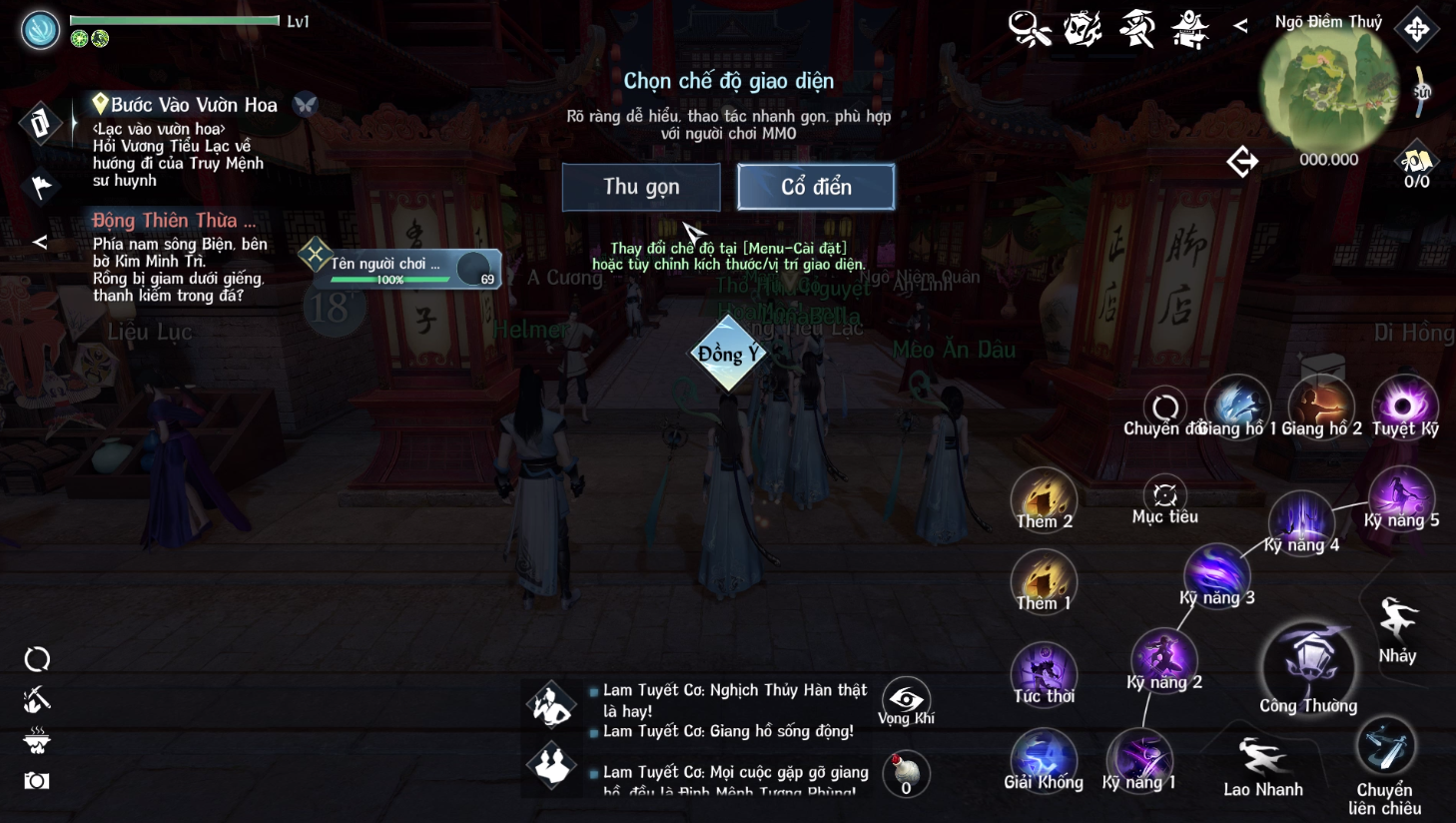Open the Bước Vào Vườn Hoa quest

pos(193,105)
